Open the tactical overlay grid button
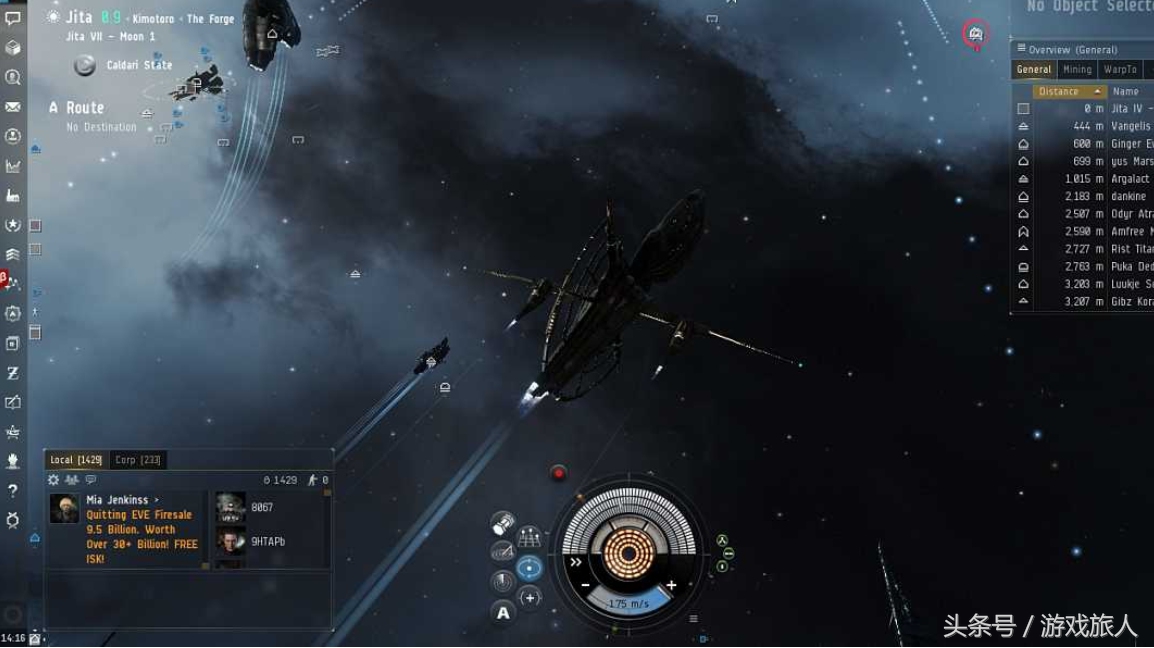The height and width of the screenshot is (648, 1154). [530, 538]
